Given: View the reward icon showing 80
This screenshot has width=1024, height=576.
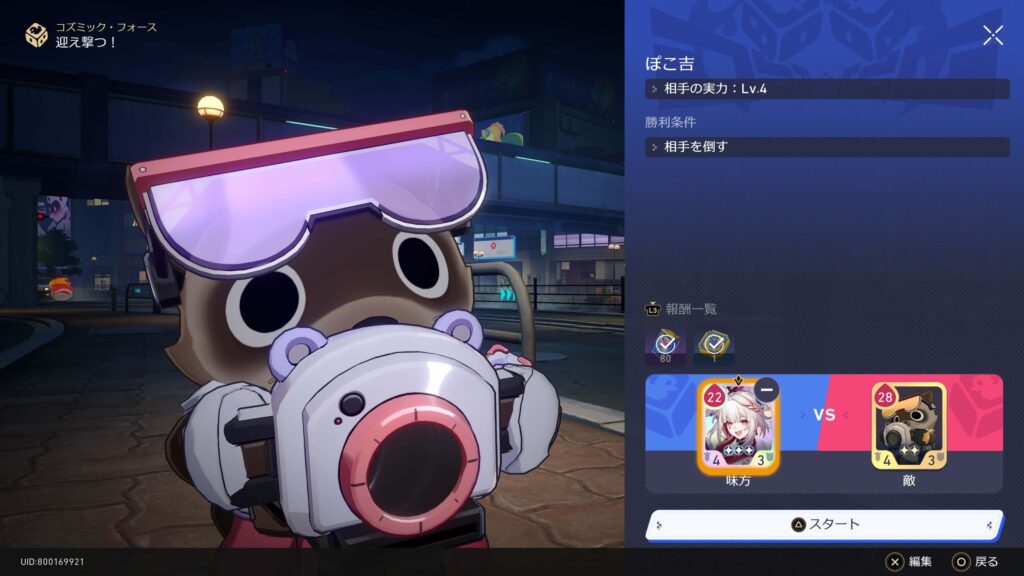Looking at the screenshot, I should tap(666, 345).
